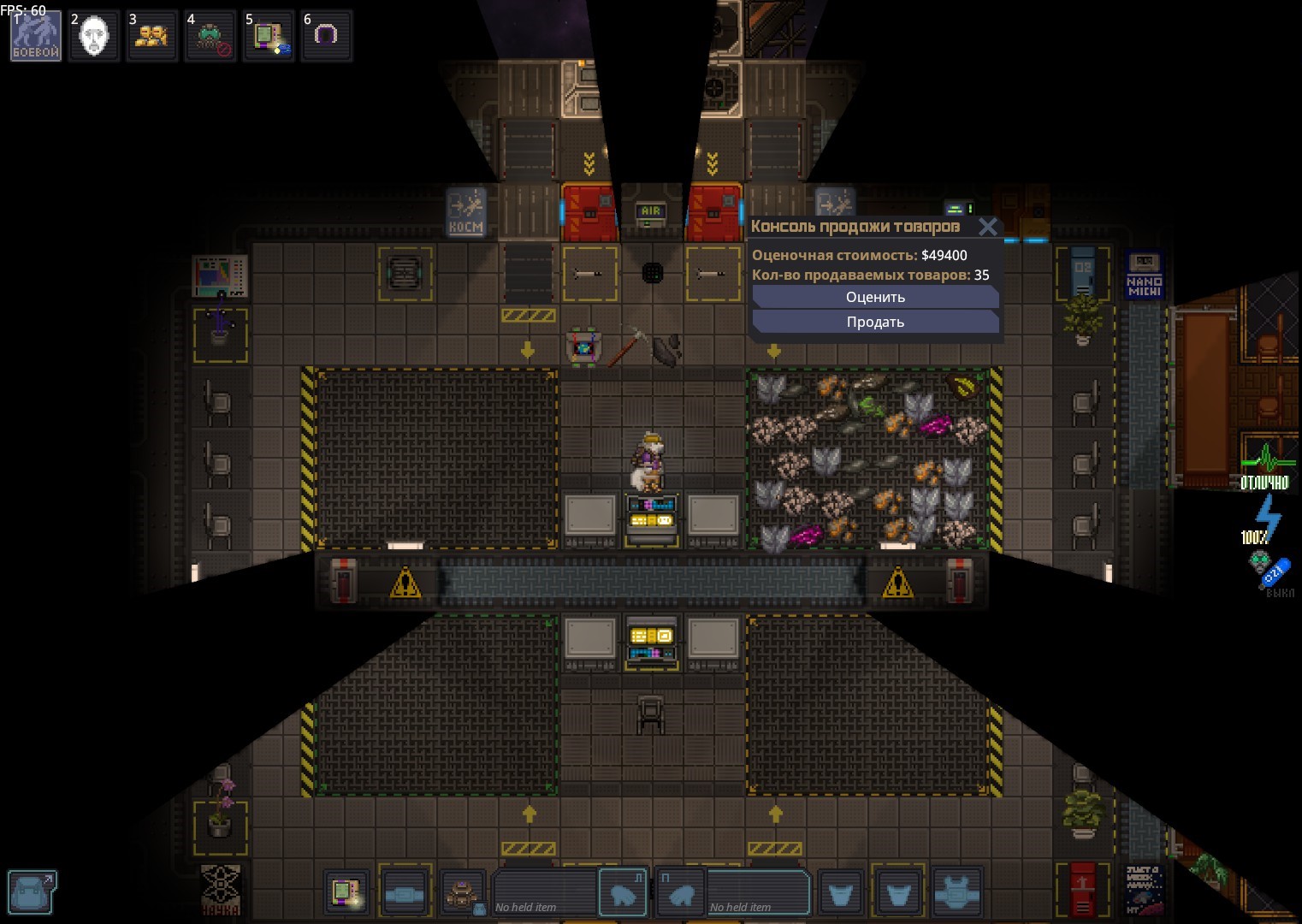
Task: Select the PDA slot in the bottom bar
Action: (x=346, y=894)
